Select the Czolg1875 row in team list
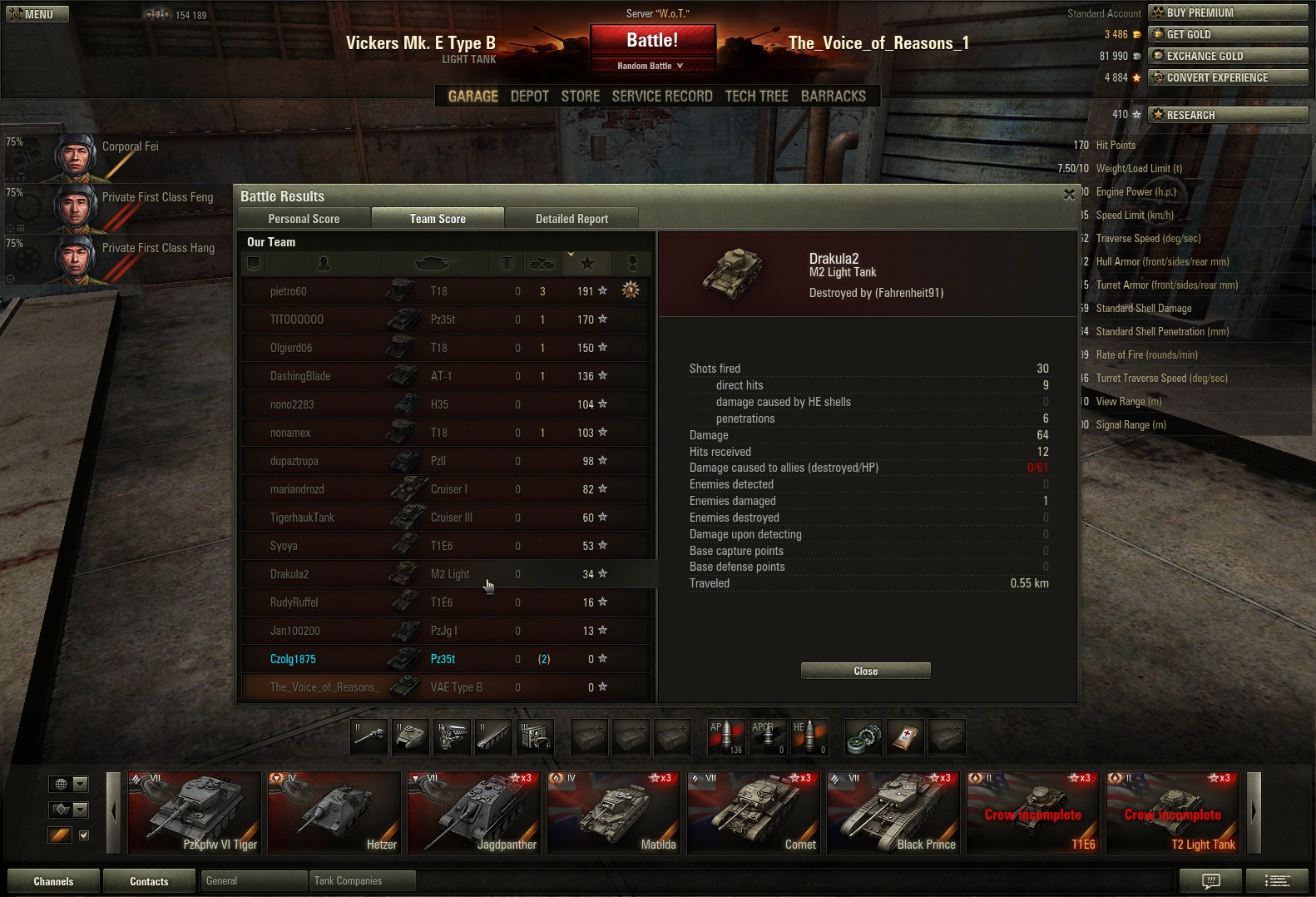This screenshot has width=1316, height=897. click(293, 659)
